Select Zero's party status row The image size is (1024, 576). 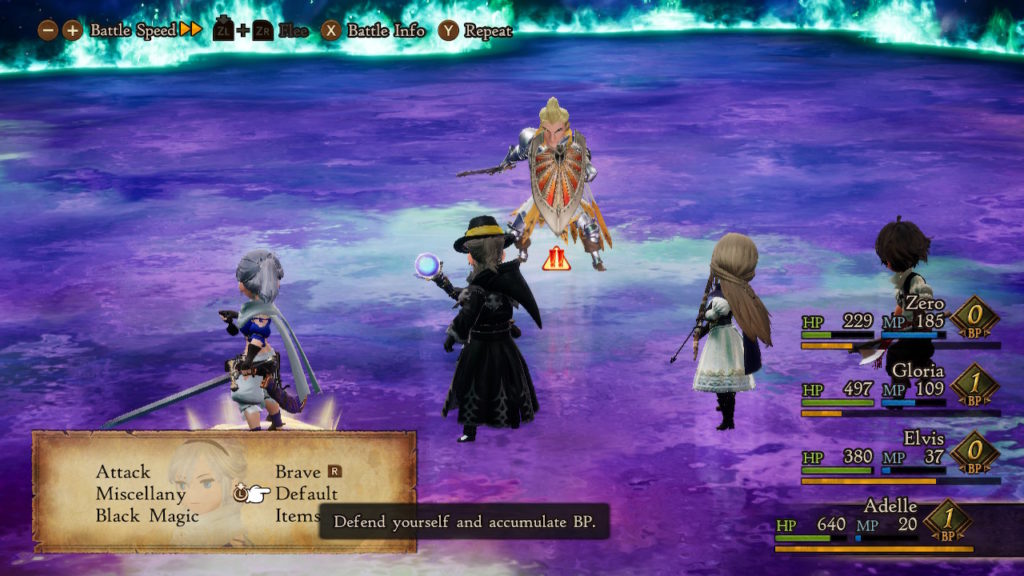click(900, 322)
